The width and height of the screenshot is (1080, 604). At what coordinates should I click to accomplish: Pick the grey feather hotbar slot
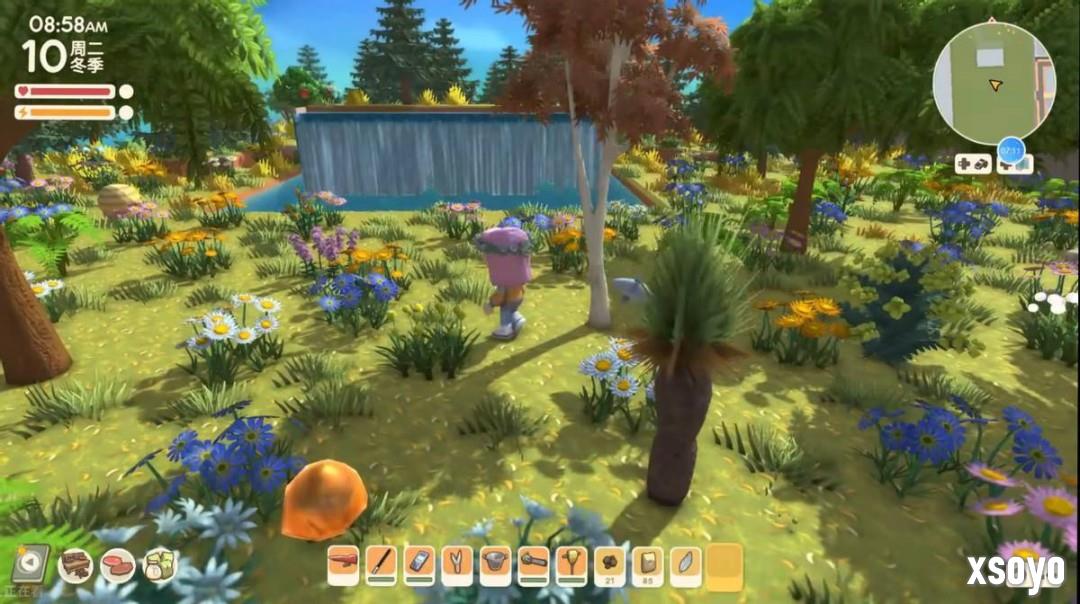click(x=685, y=565)
